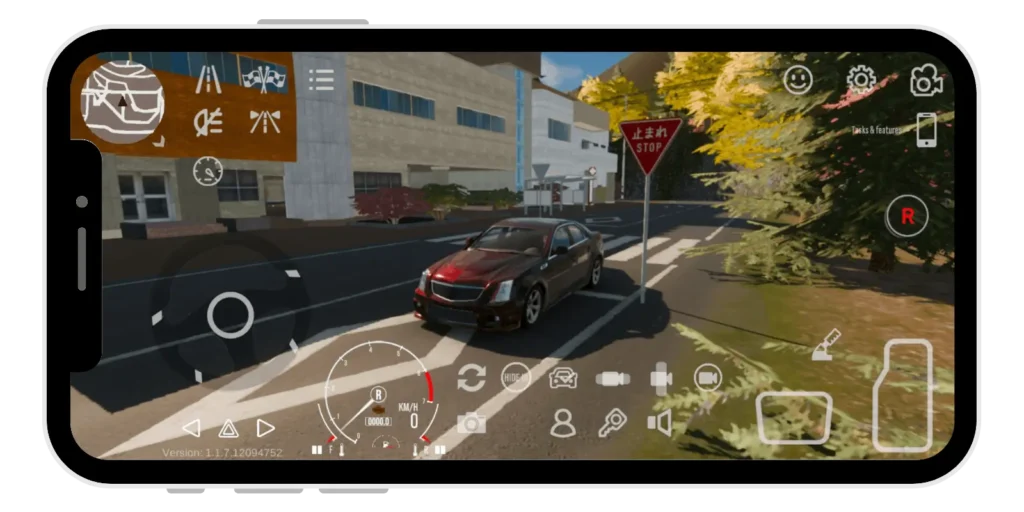Open the circular minimap
1024x512 pixels.
pyautogui.click(x=122, y=101)
